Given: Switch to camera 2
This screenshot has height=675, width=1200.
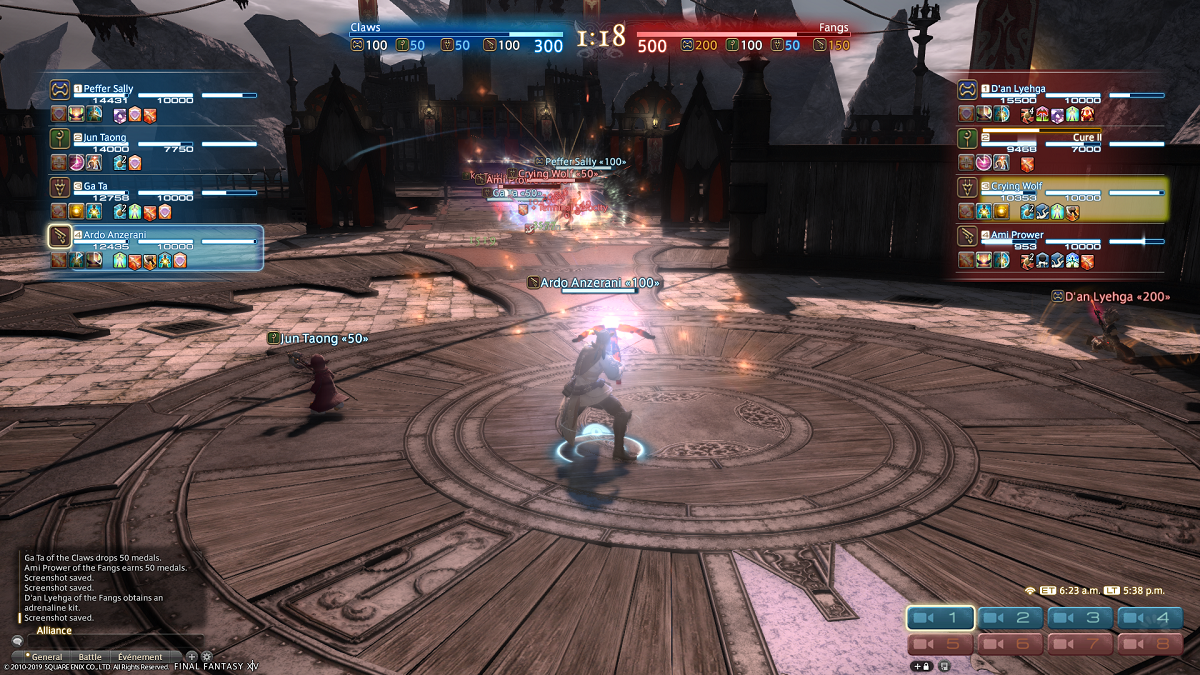Looking at the screenshot, I should pos(1011,619).
